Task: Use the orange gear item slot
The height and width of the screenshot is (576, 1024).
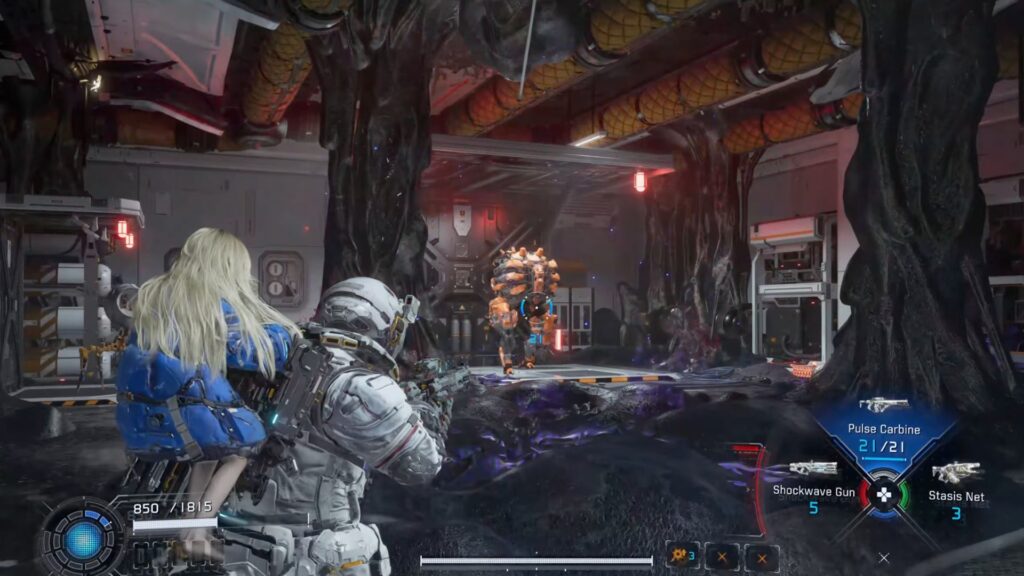Action: coord(683,556)
